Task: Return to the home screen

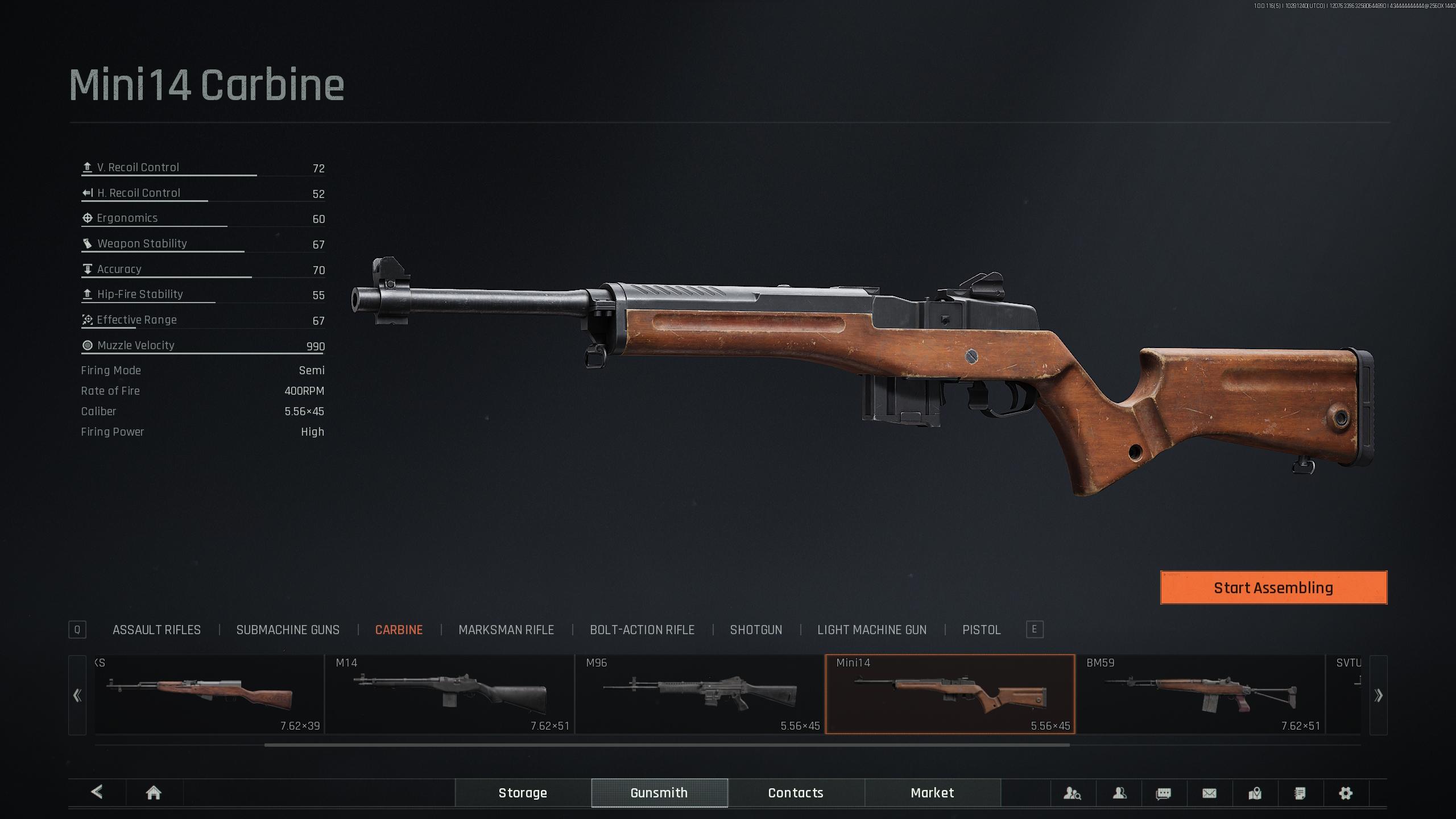Action: [x=154, y=793]
